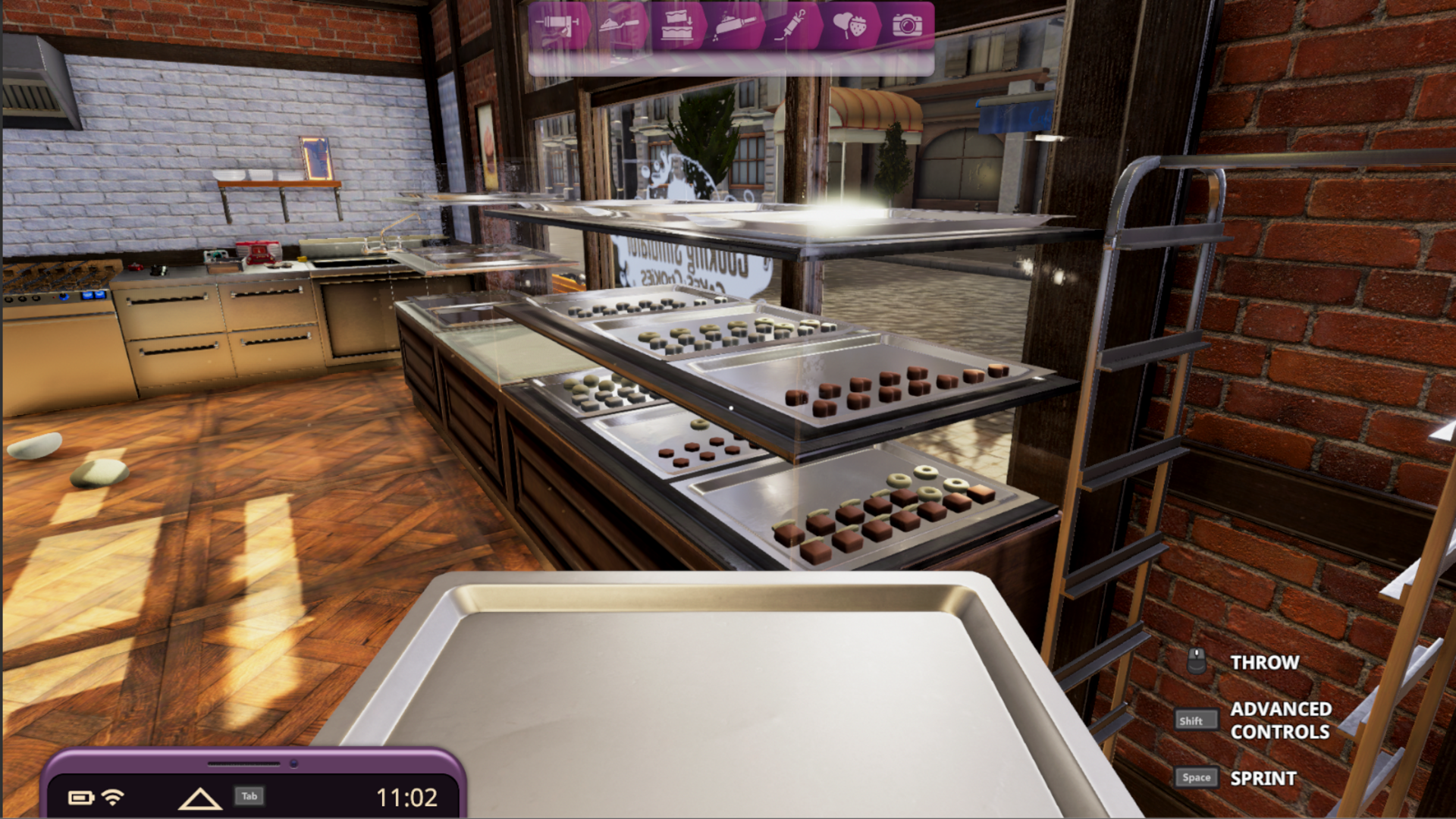1456x819 pixels.
Task: Select the sprinkling scoop step icon
Action: (733, 26)
